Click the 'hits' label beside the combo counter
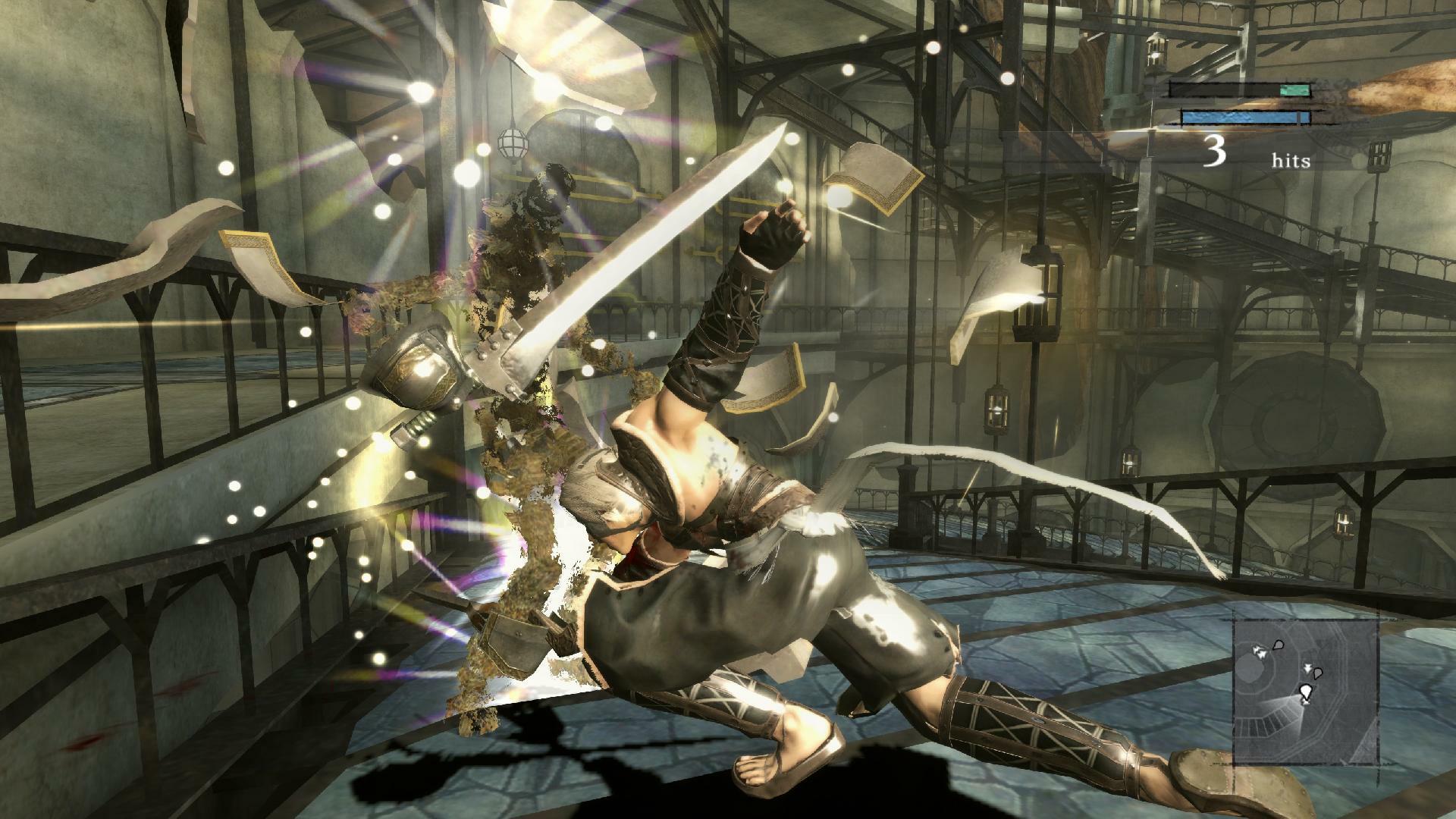The height and width of the screenshot is (819, 1456). (x=1291, y=160)
